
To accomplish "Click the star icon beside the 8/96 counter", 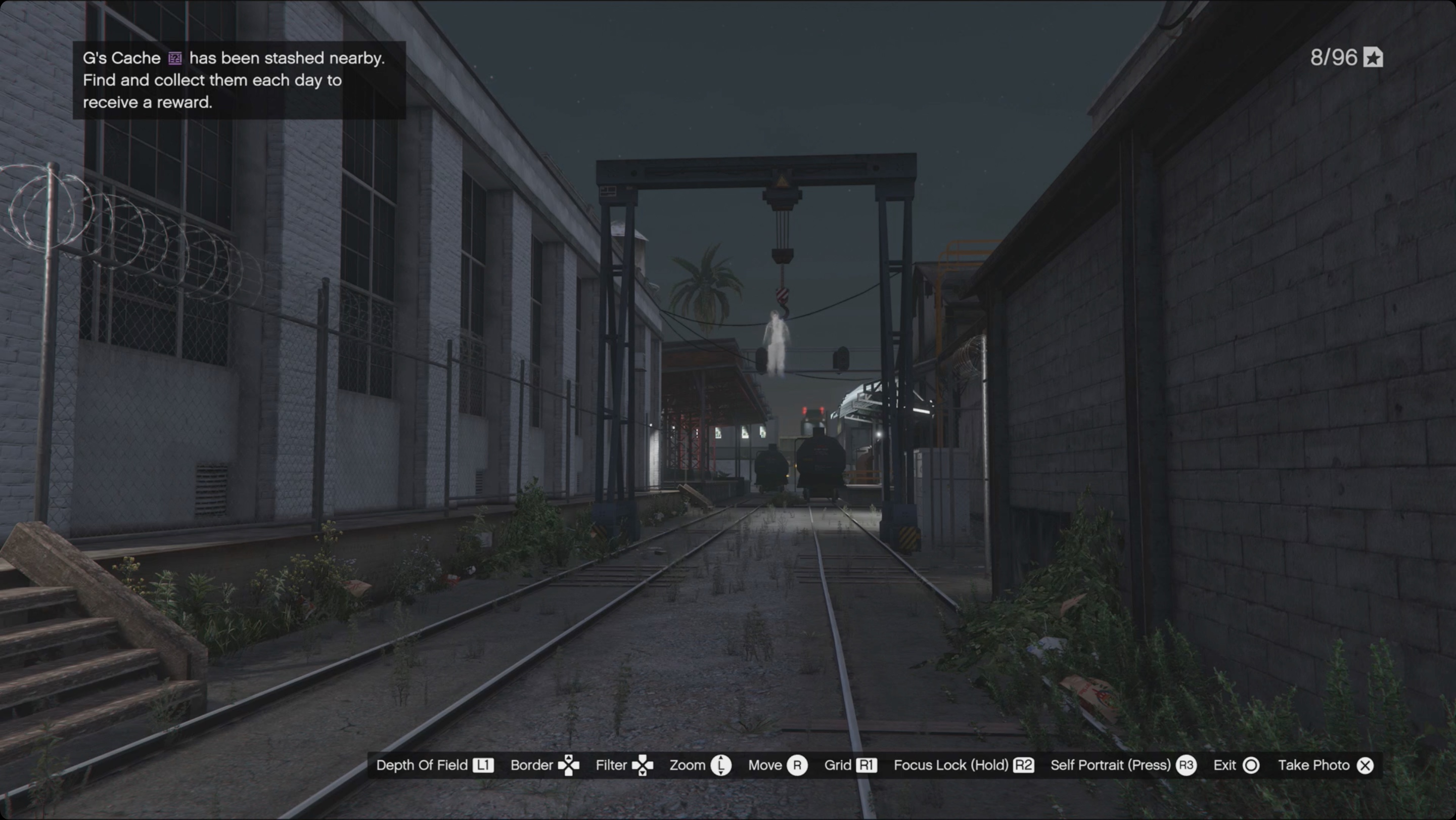I will click(x=1373, y=57).
